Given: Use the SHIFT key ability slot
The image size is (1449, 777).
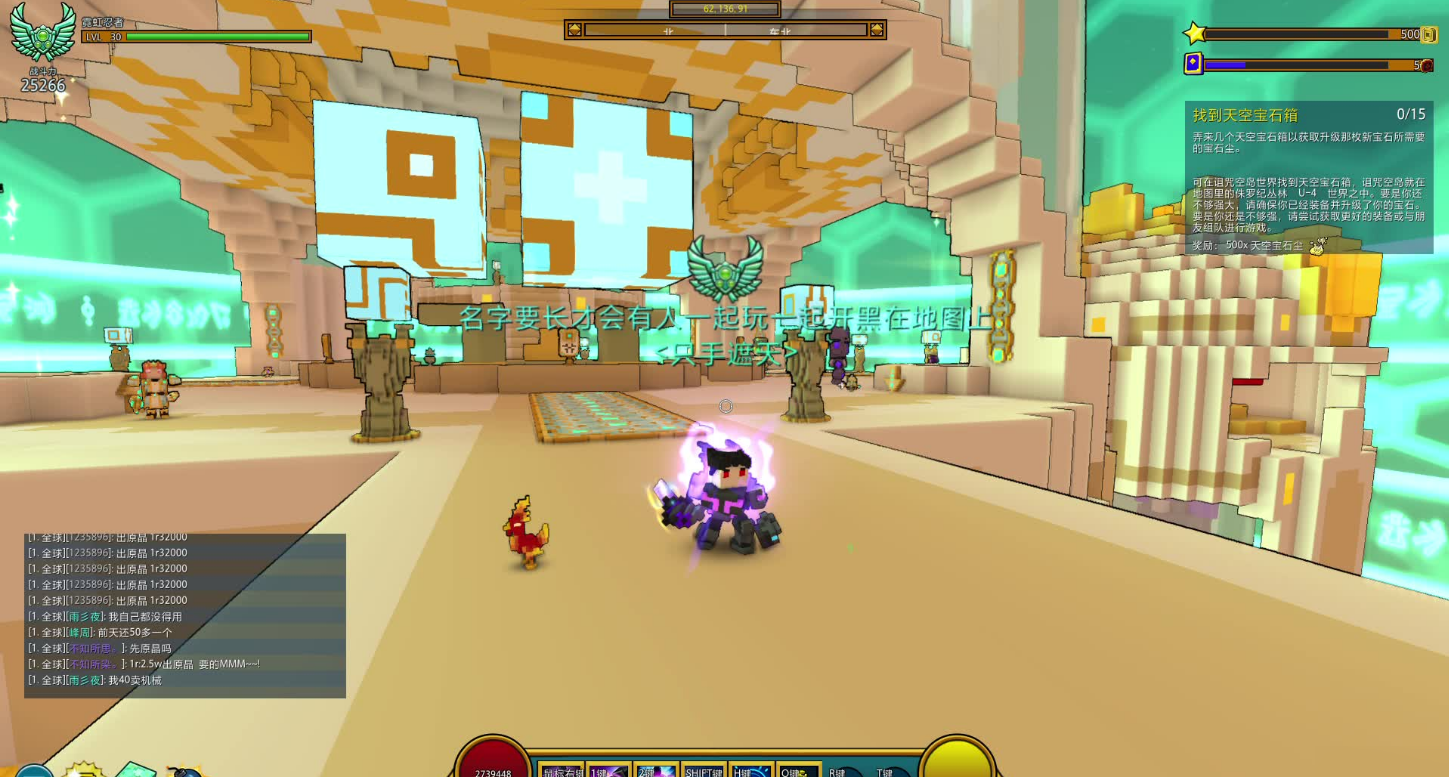Looking at the screenshot, I should tap(704, 771).
